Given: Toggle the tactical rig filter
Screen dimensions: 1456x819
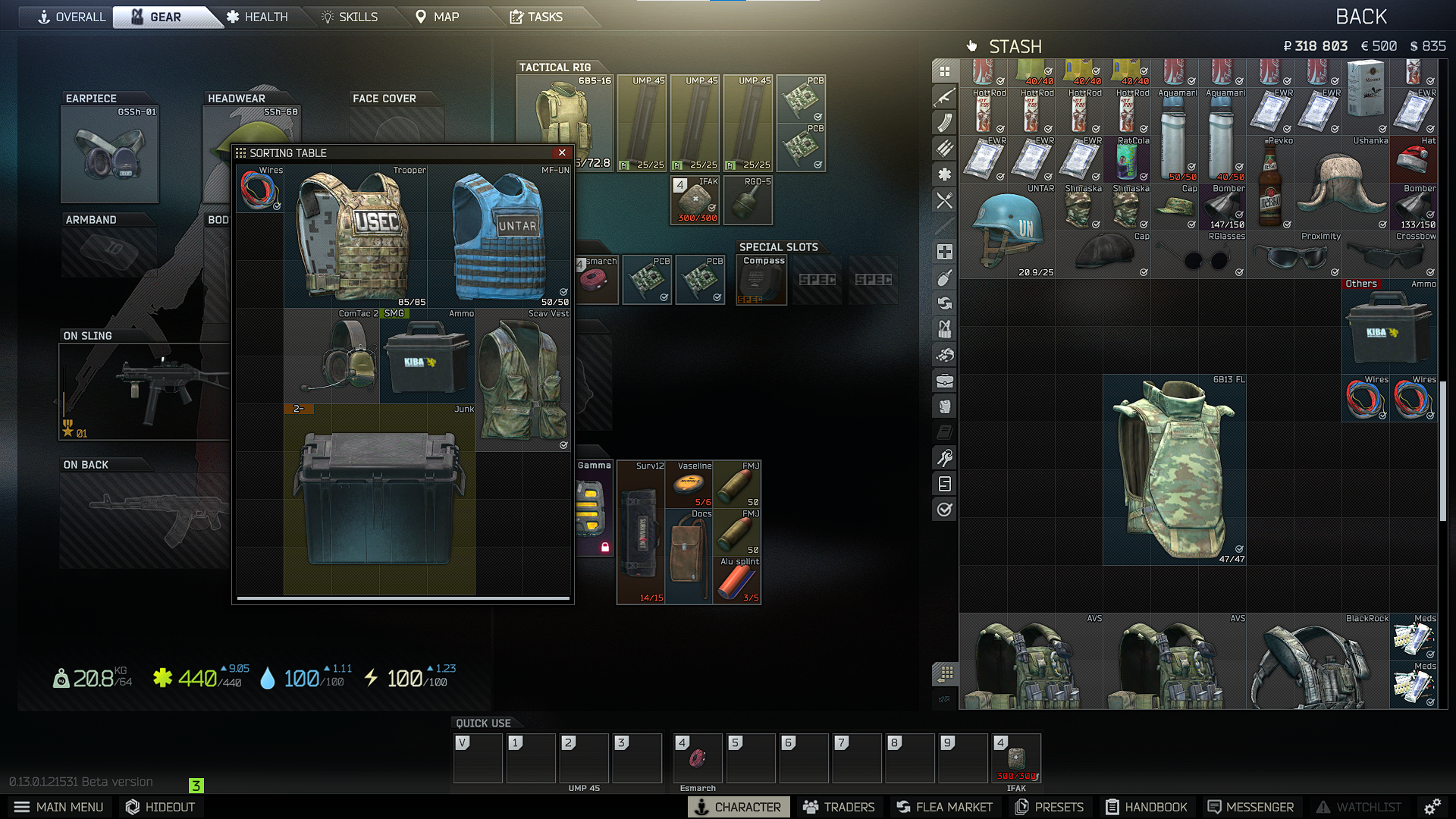Looking at the screenshot, I should click(944, 328).
